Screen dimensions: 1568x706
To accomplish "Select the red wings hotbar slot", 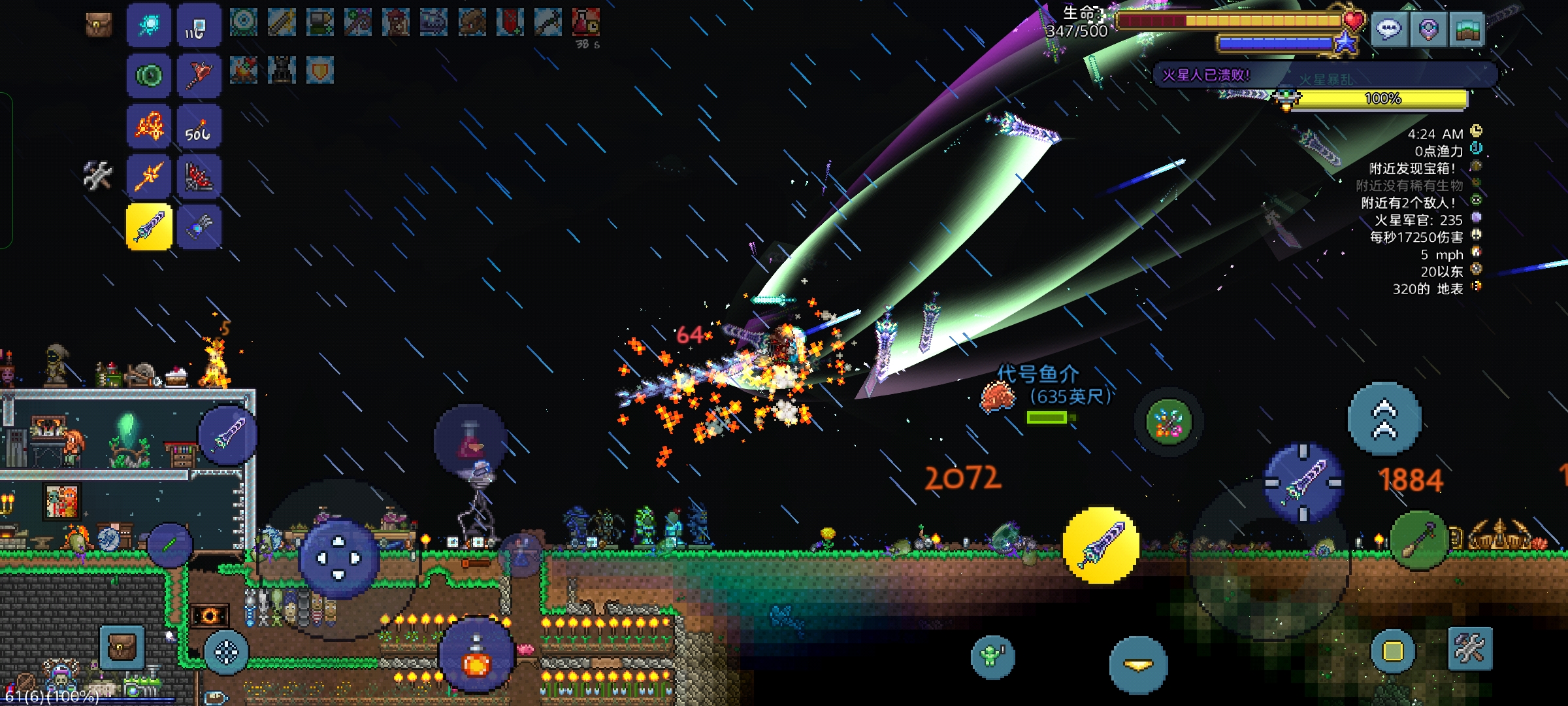I will click(199, 176).
